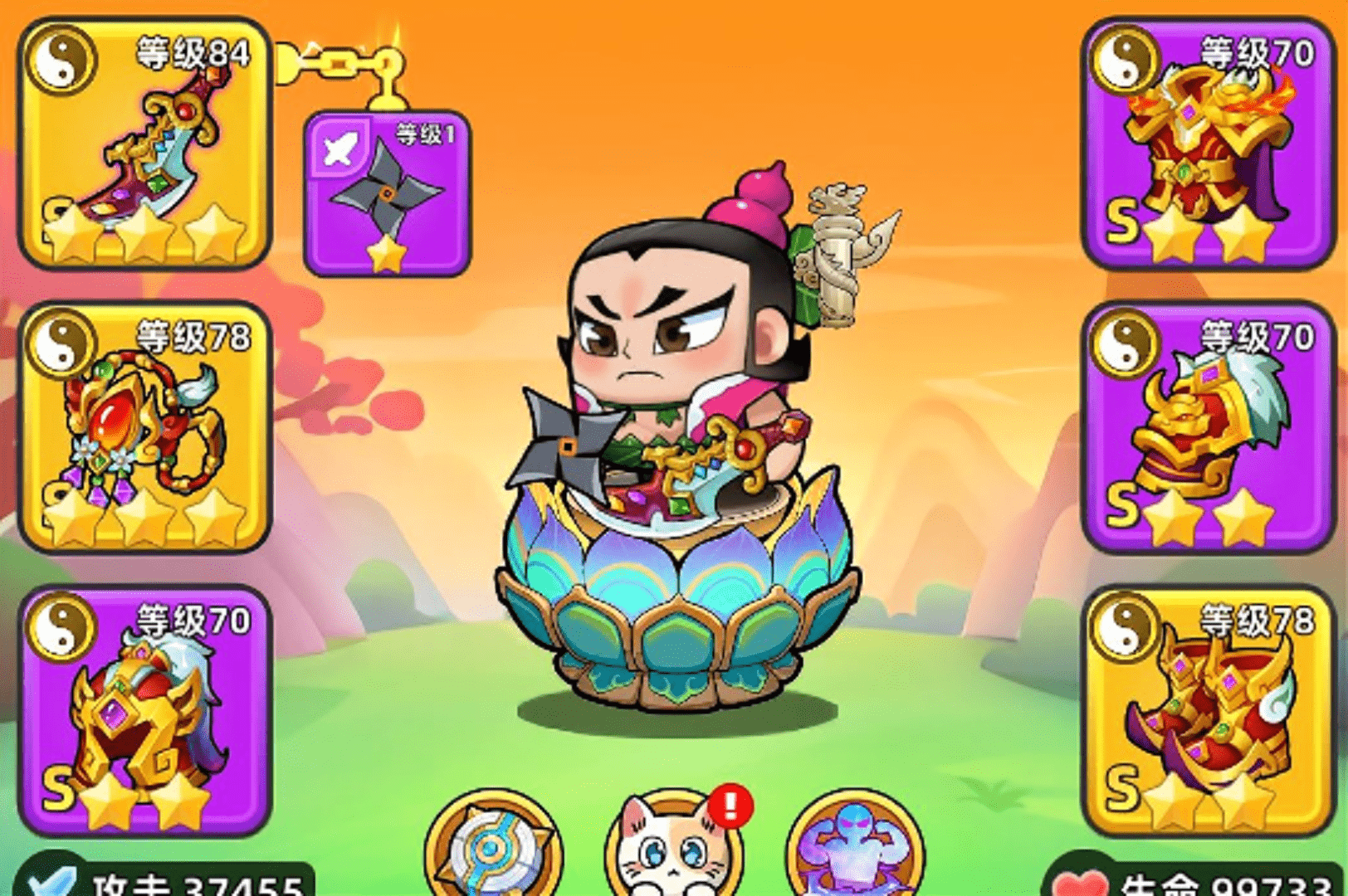Open the cat pet button with alert
The height and width of the screenshot is (896, 1348).
[x=674, y=846]
